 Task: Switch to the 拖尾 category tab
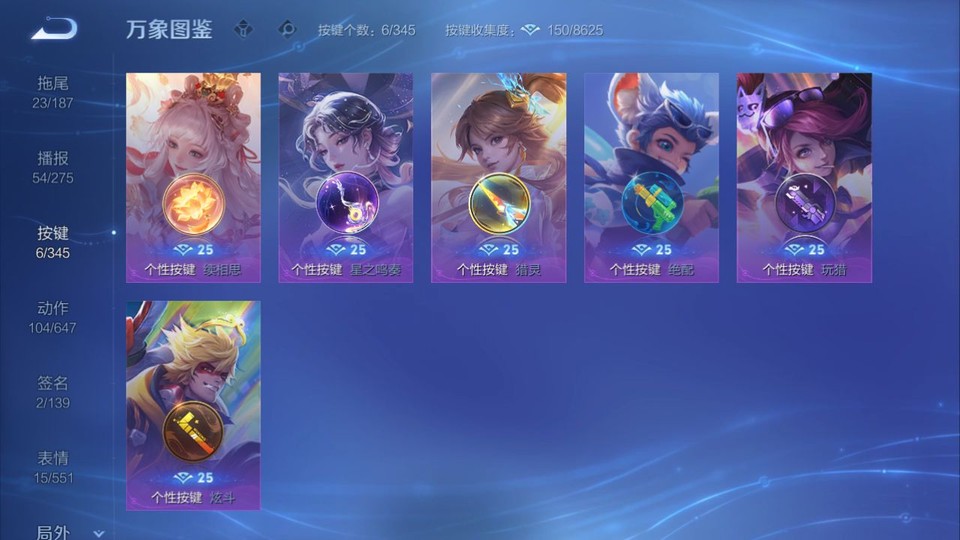click(53, 91)
